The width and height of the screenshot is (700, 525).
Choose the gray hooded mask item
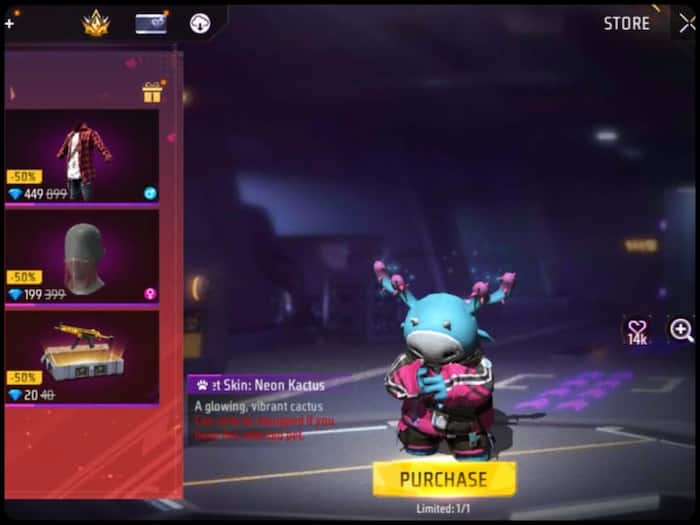[x=81, y=257]
